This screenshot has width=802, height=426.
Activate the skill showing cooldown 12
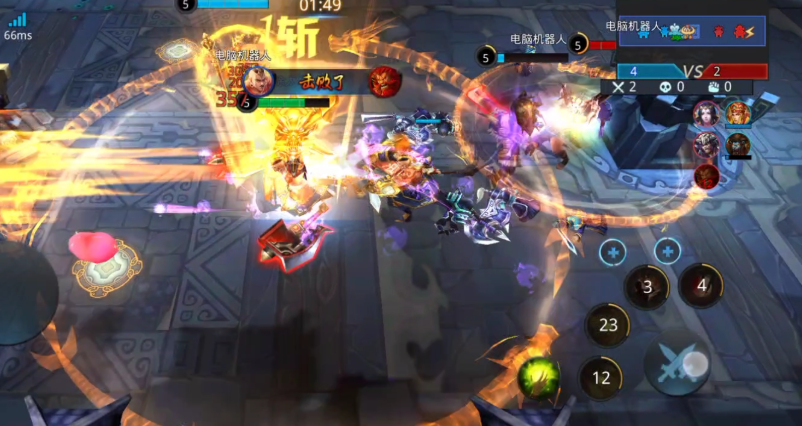(601, 378)
